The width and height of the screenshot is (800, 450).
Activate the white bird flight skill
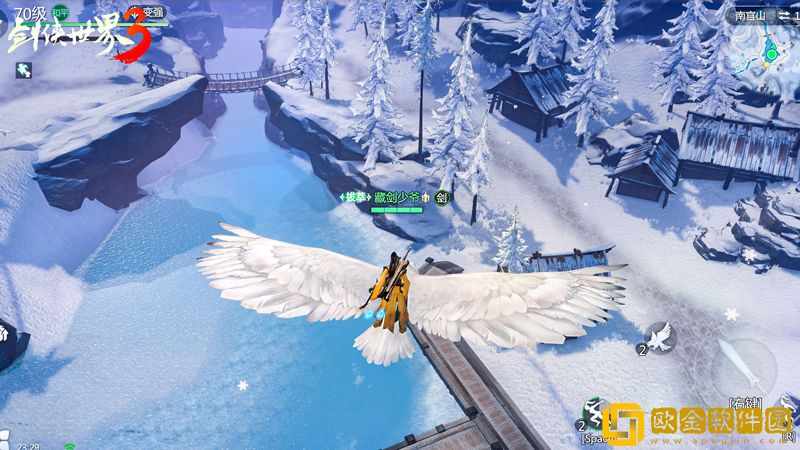click(x=659, y=339)
